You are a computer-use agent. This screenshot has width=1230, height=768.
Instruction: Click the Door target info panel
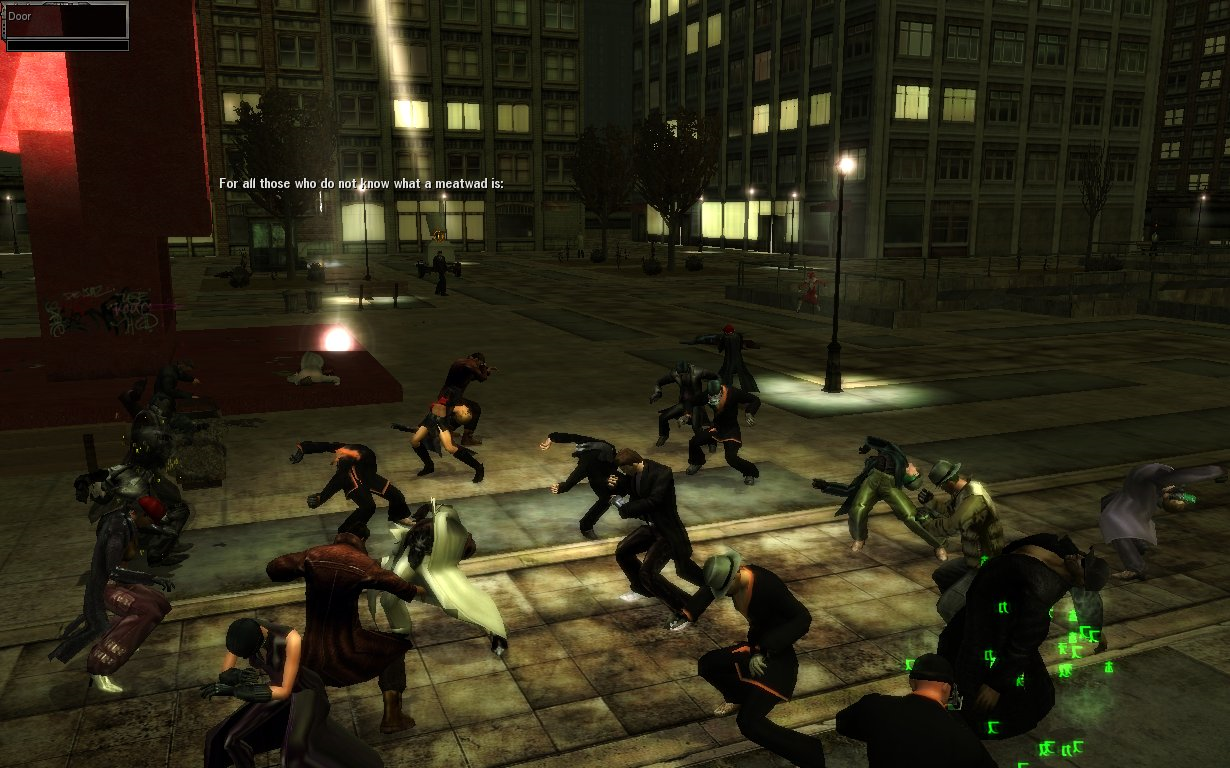pos(67,21)
